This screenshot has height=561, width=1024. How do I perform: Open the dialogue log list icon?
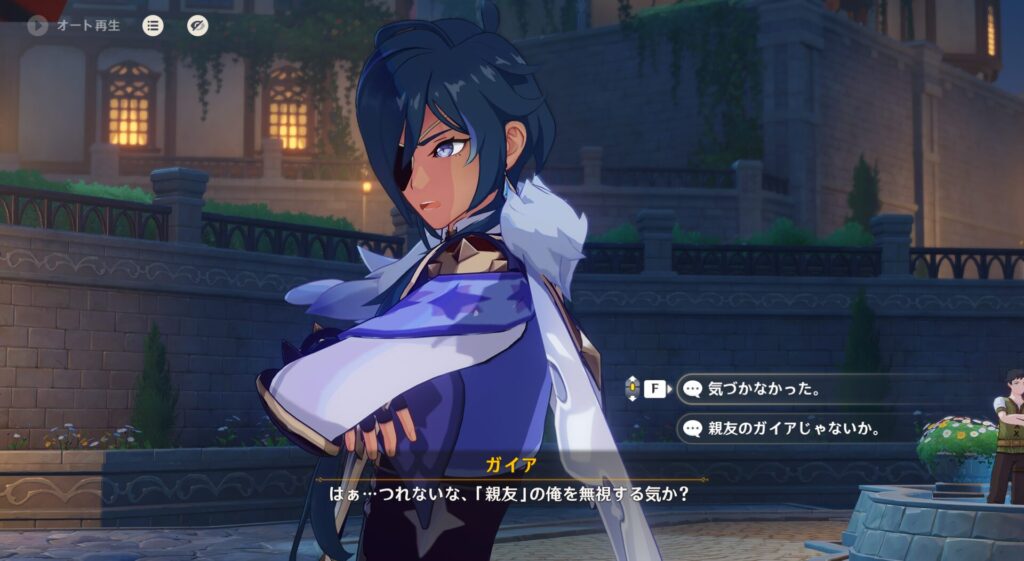[152, 25]
